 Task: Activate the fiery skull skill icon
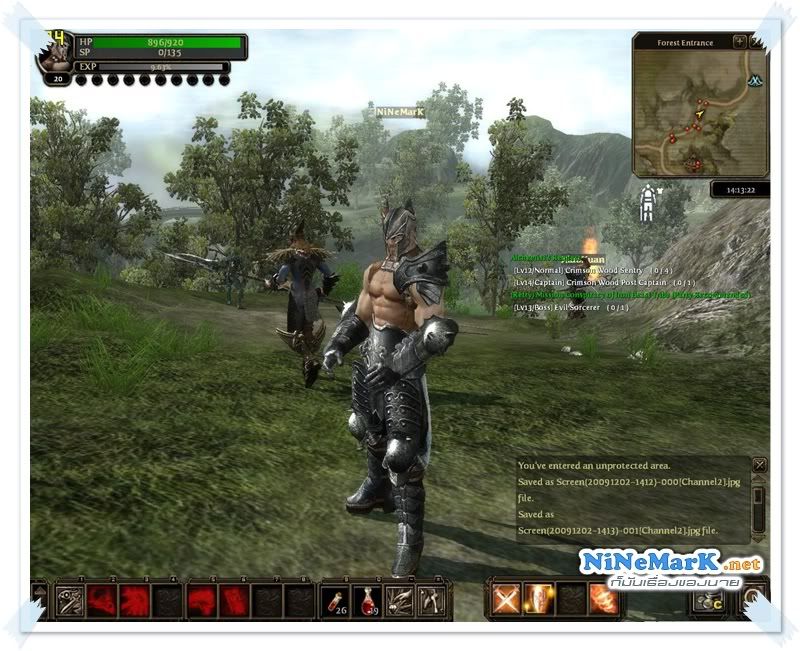[603, 599]
